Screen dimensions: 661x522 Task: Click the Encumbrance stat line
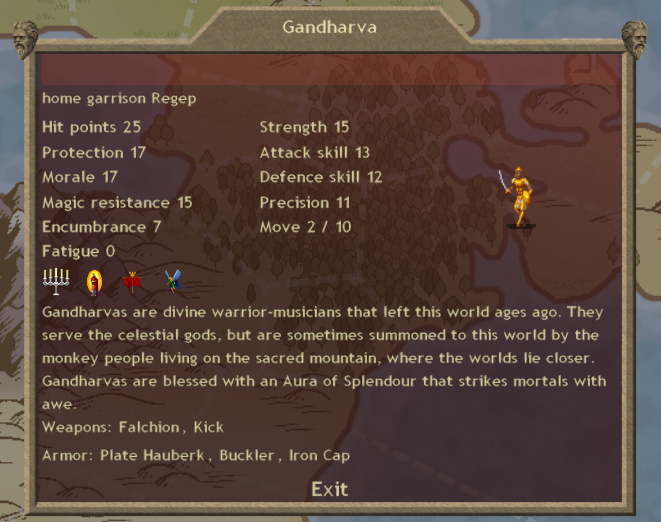click(x=101, y=227)
